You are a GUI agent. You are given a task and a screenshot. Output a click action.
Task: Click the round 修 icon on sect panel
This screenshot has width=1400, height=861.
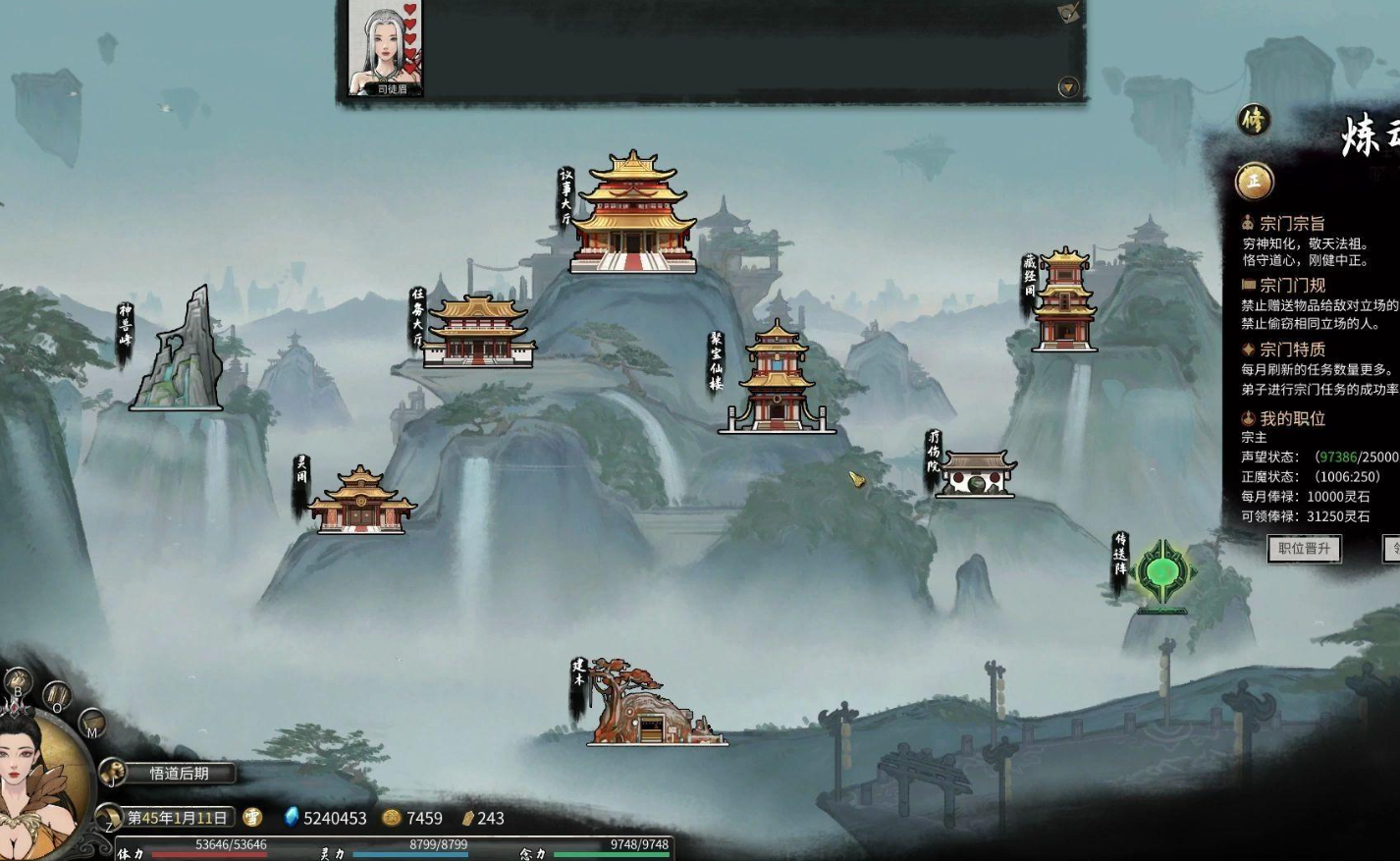[1253, 121]
